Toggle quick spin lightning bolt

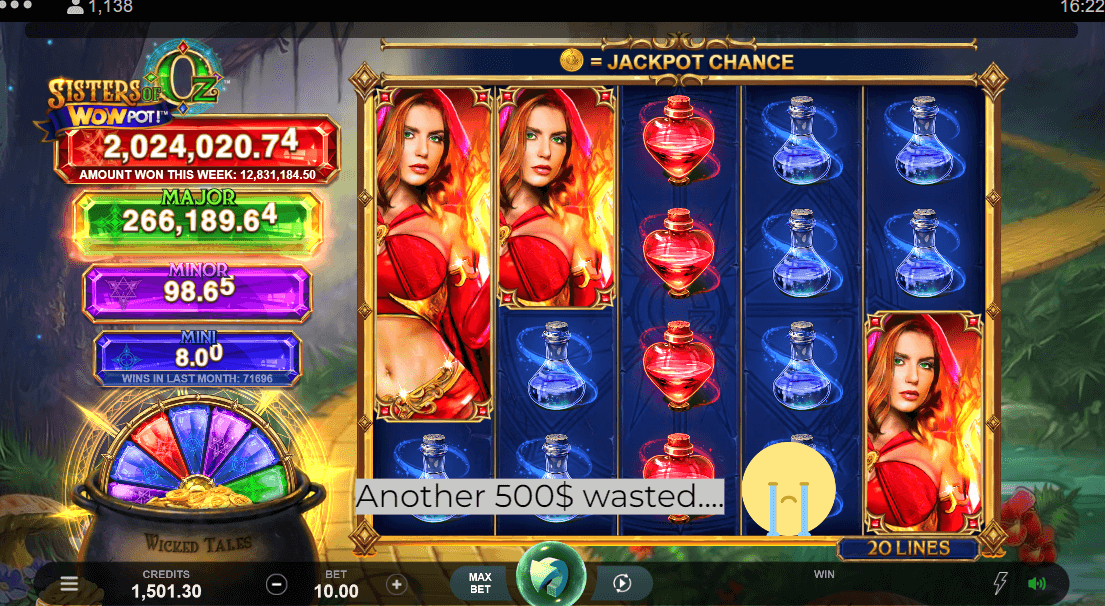1000,584
